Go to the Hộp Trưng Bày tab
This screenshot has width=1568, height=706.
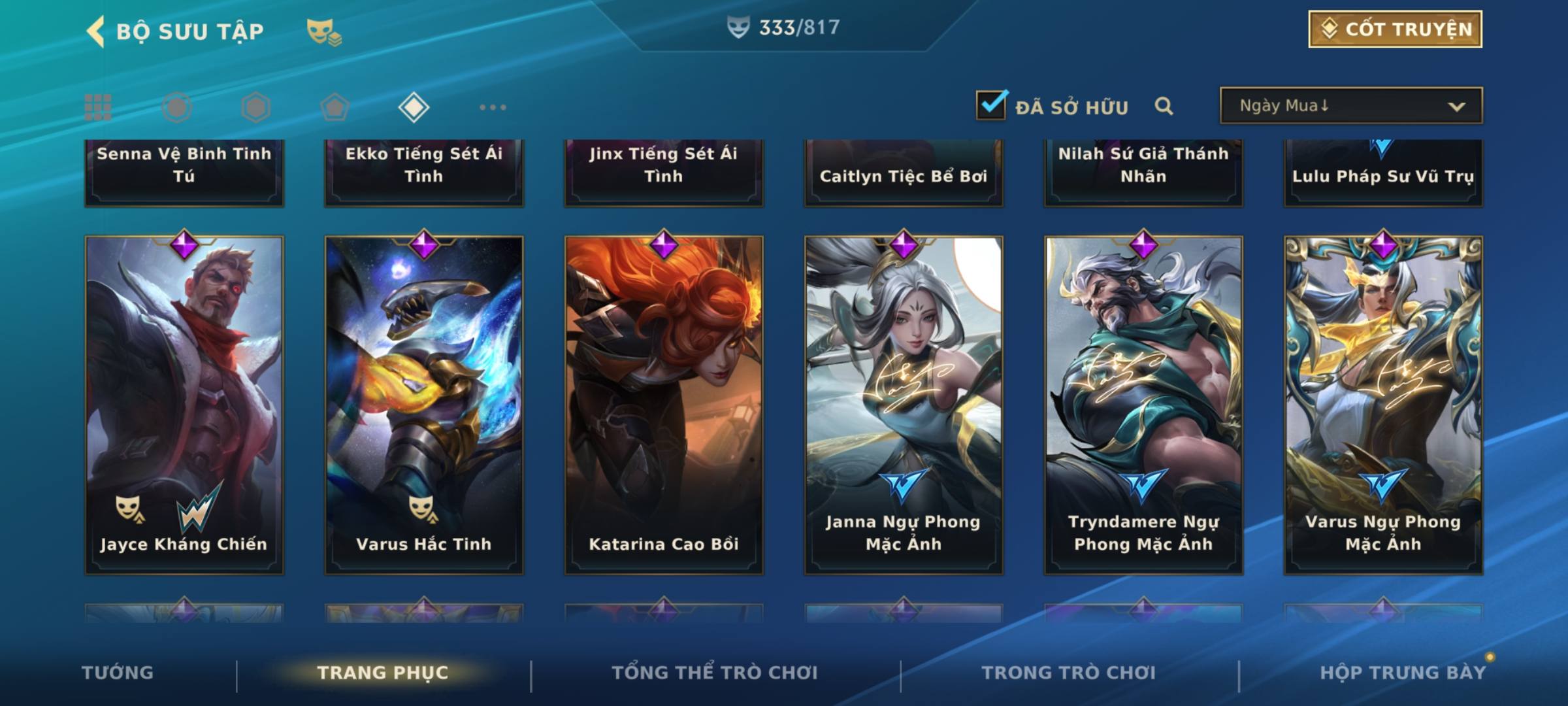[x=1403, y=673]
